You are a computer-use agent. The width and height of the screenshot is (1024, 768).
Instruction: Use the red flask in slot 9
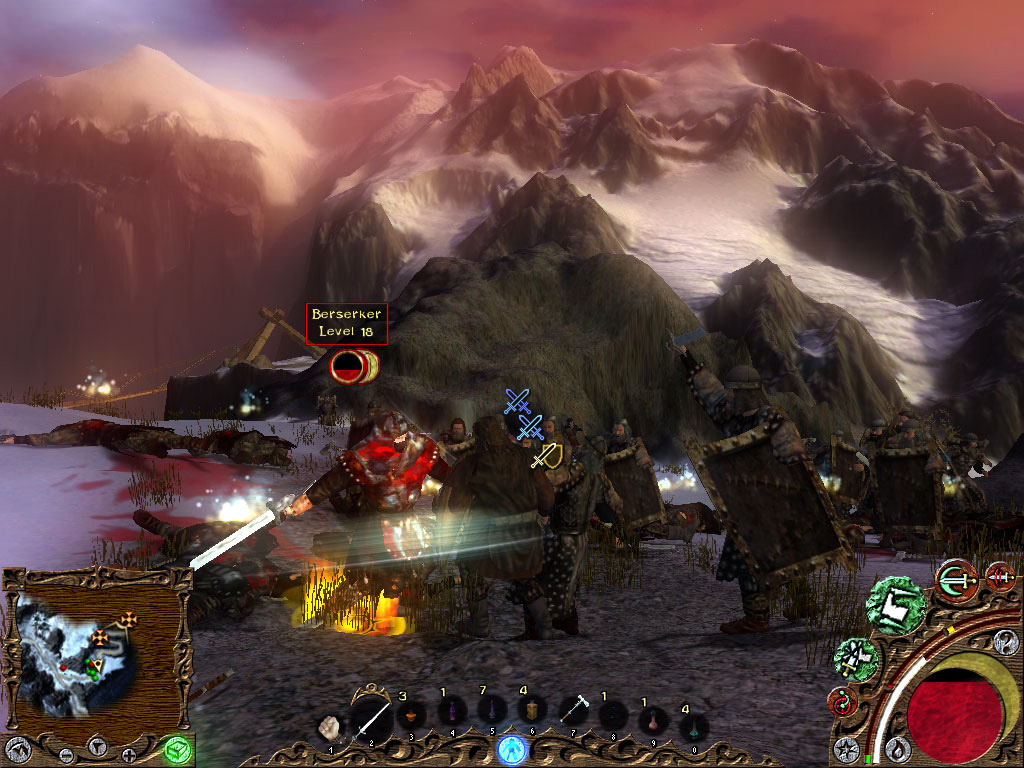tap(653, 720)
